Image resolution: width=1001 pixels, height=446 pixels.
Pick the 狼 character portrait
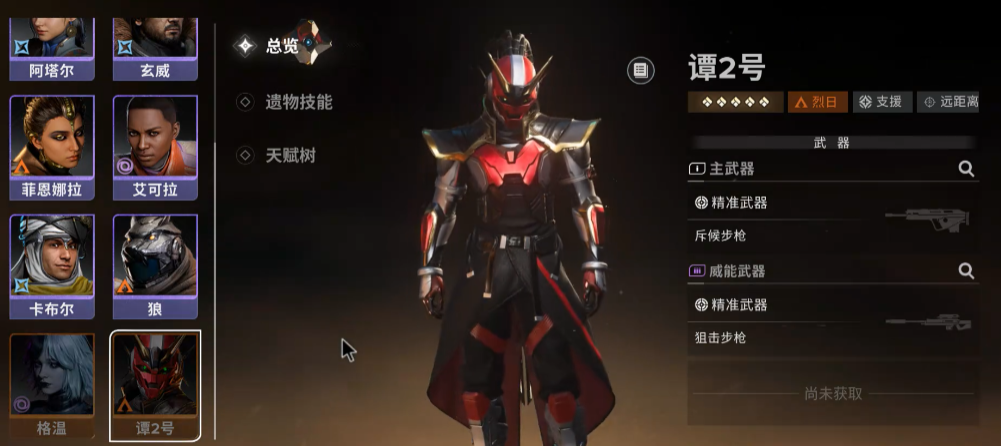(155, 255)
